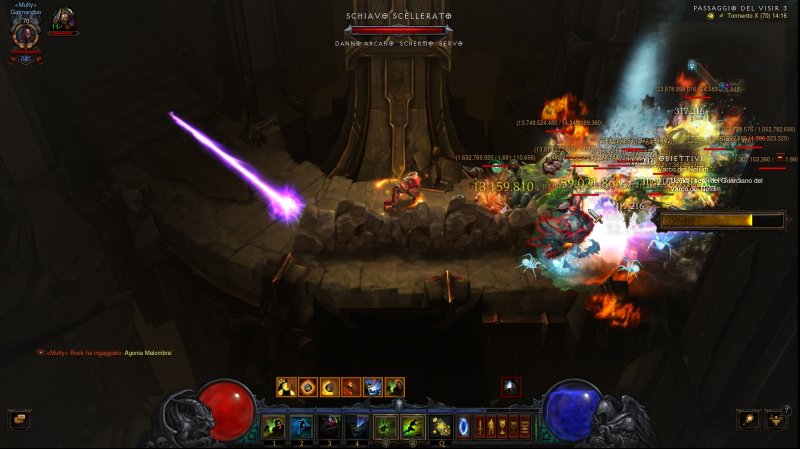Screen dimensions: 800x449
Task: Activate the skill in slot 1
Action: coord(273,427)
